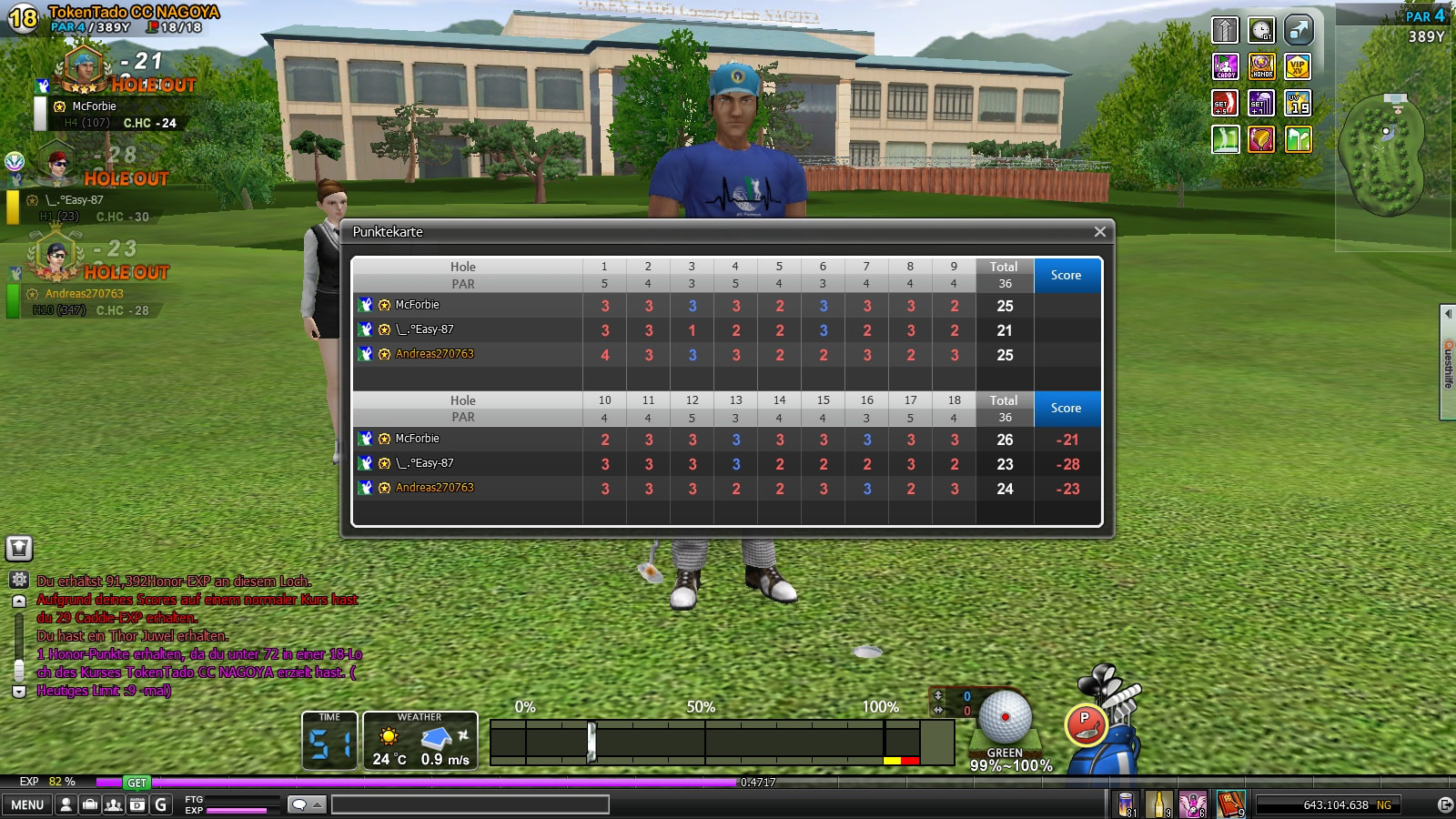Use the red key book item

click(x=1230, y=804)
